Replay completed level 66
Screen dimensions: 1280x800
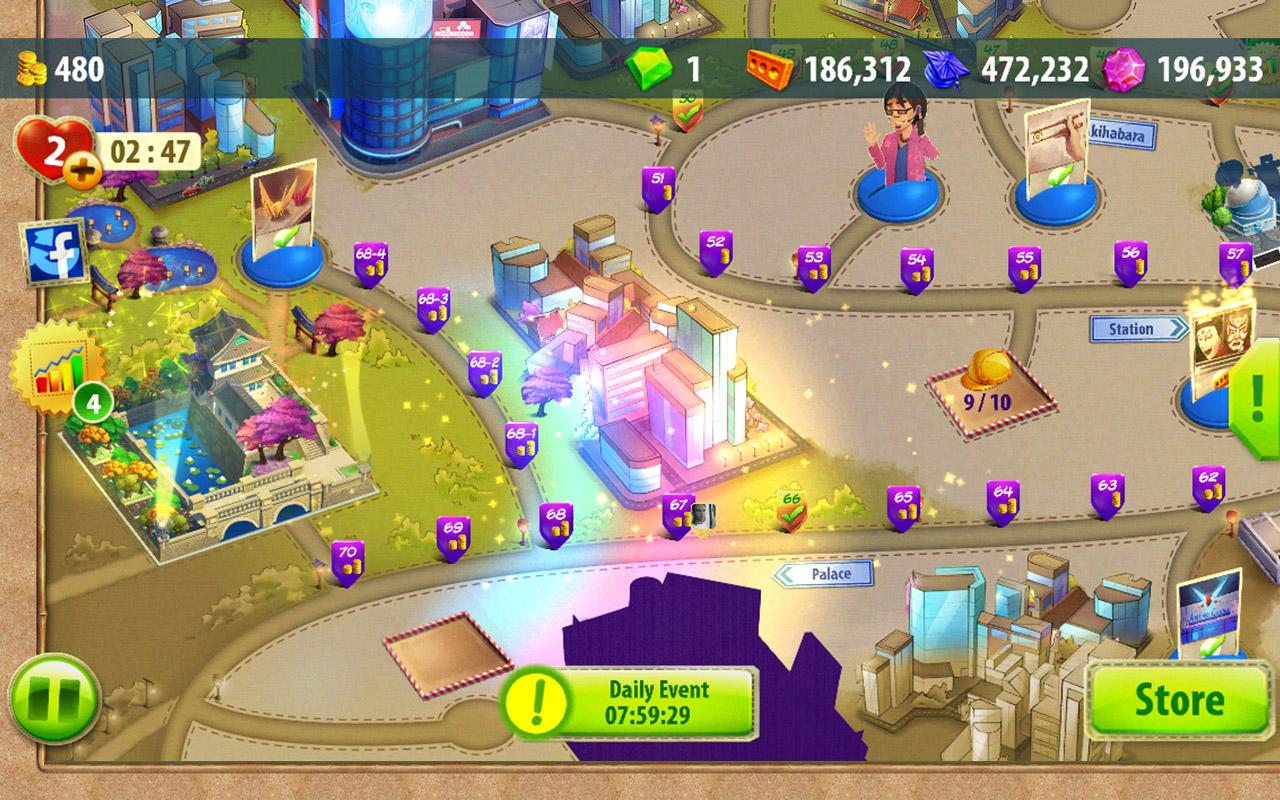792,509
